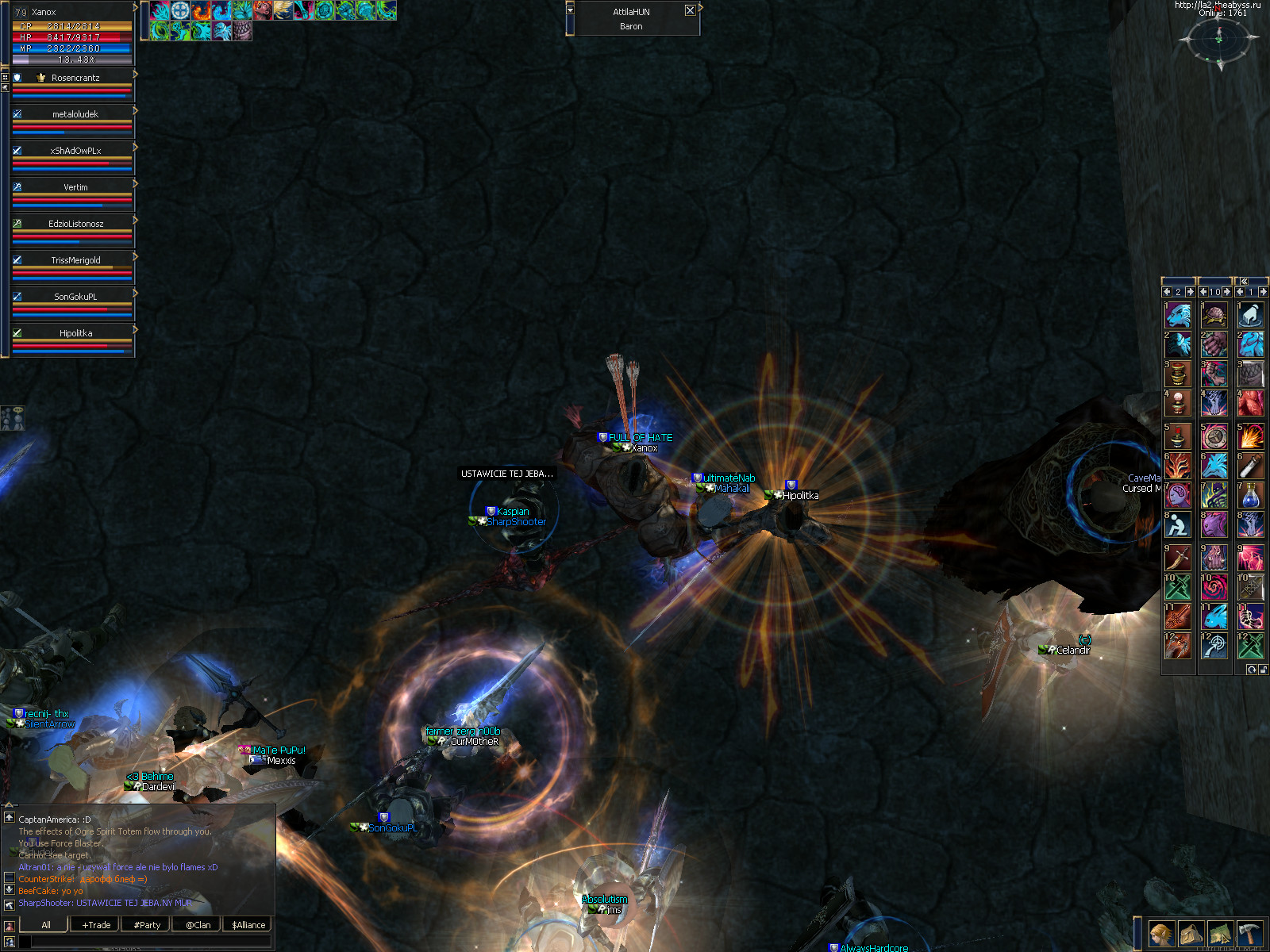Open the inventory bag icon
Image resolution: width=1270 pixels, height=952 pixels.
(x=1191, y=934)
